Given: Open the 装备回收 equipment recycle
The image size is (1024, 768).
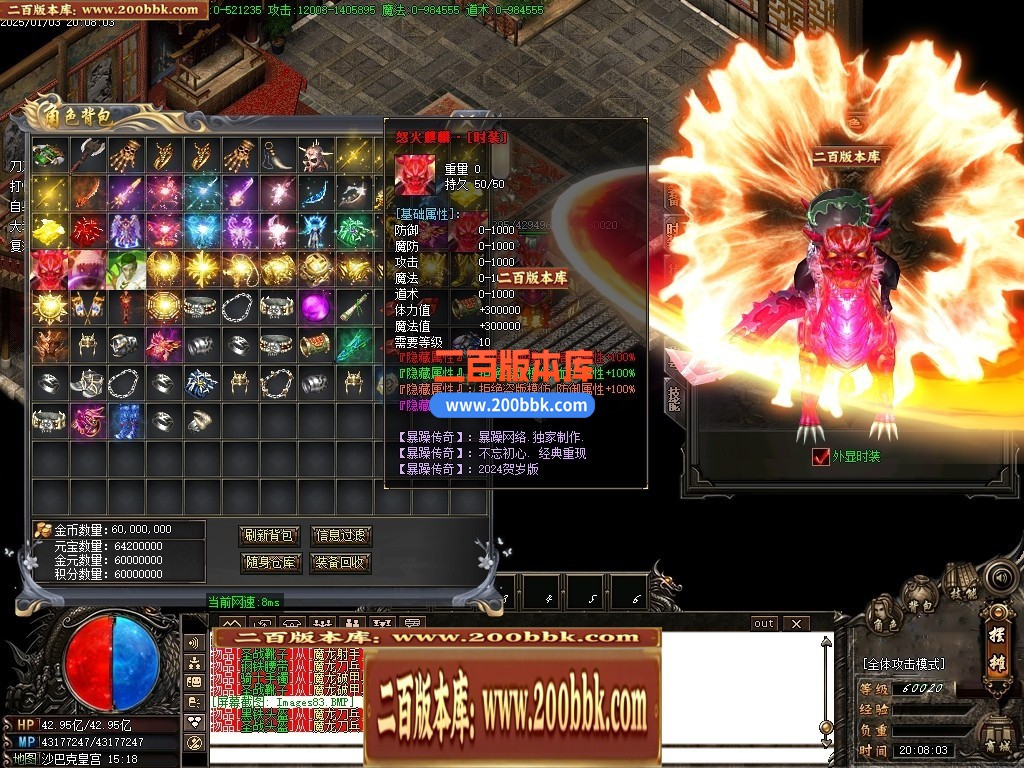Looking at the screenshot, I should coord(341,562).
